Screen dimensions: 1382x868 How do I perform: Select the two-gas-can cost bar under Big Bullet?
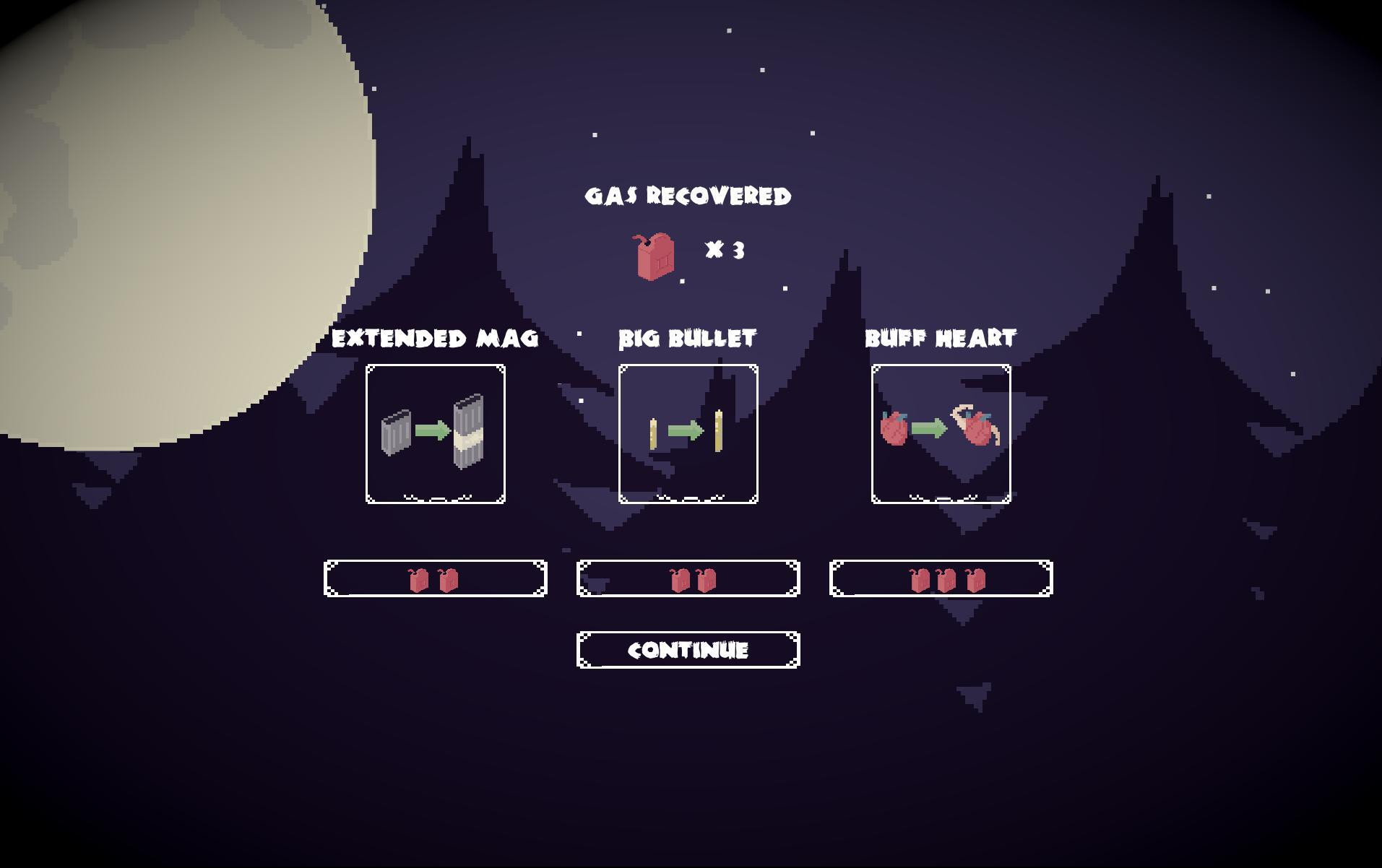687,579
